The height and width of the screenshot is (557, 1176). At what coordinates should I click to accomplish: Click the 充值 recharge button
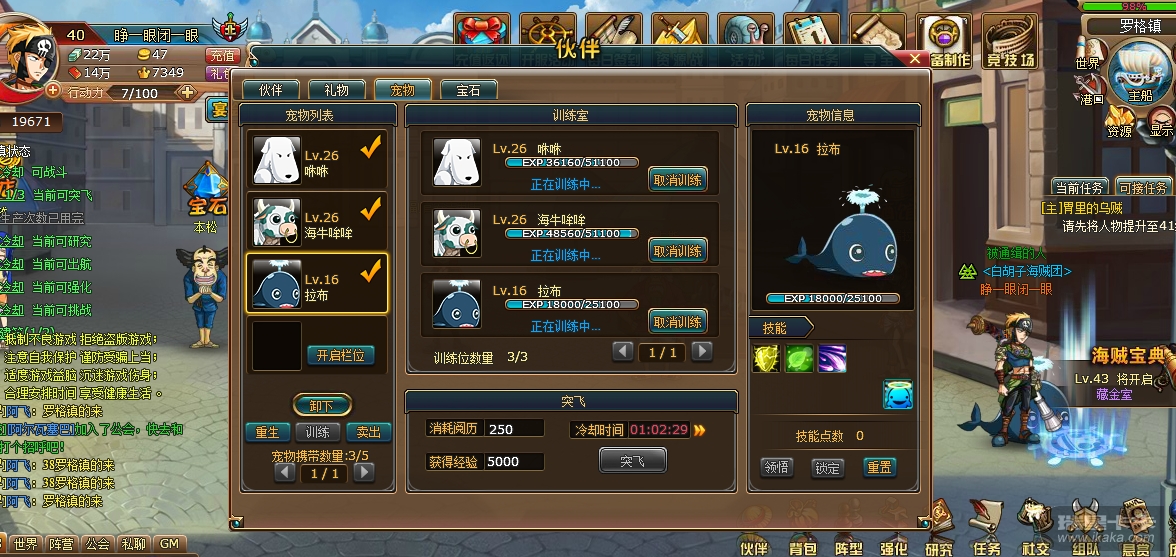(x=219, y=56)
